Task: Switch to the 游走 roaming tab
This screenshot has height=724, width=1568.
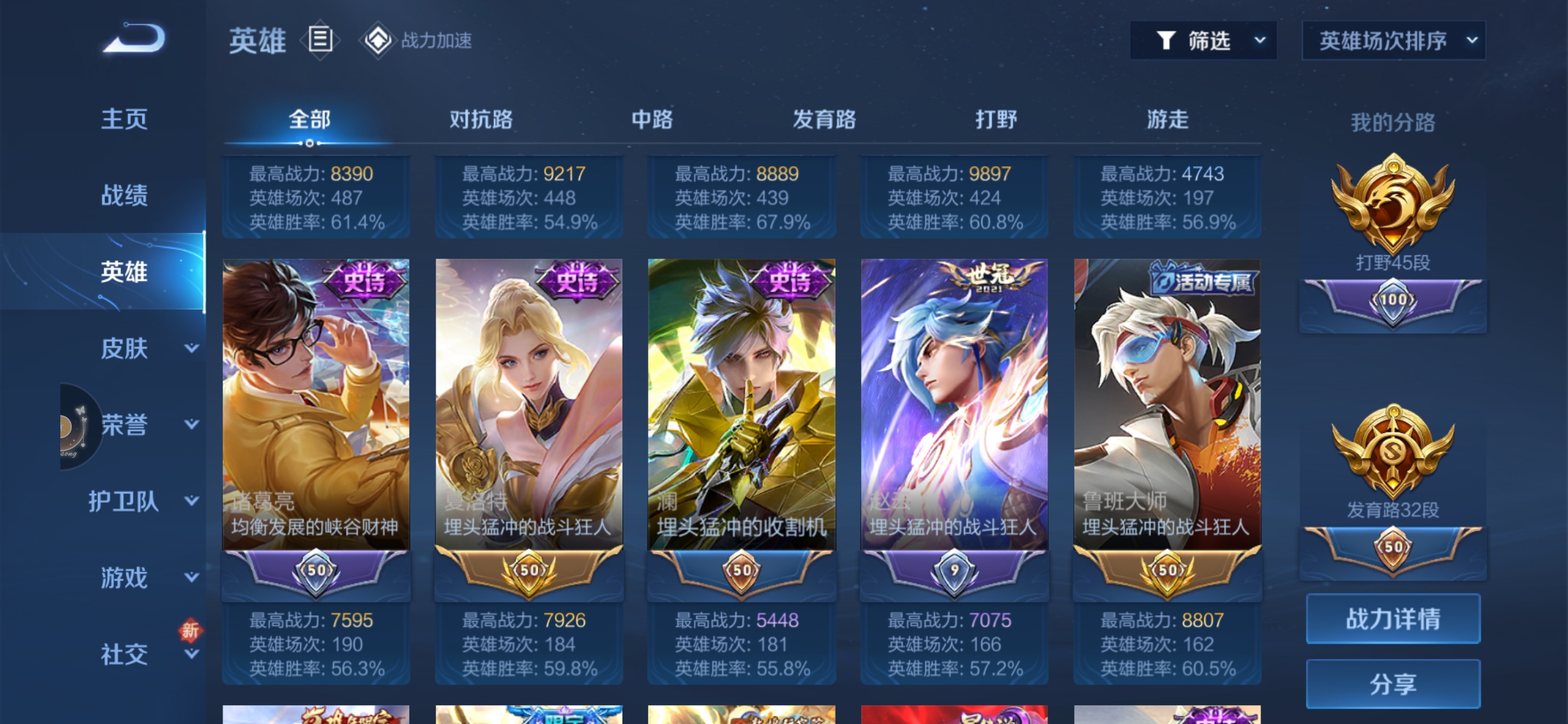Action: [x=1167, y=120]
